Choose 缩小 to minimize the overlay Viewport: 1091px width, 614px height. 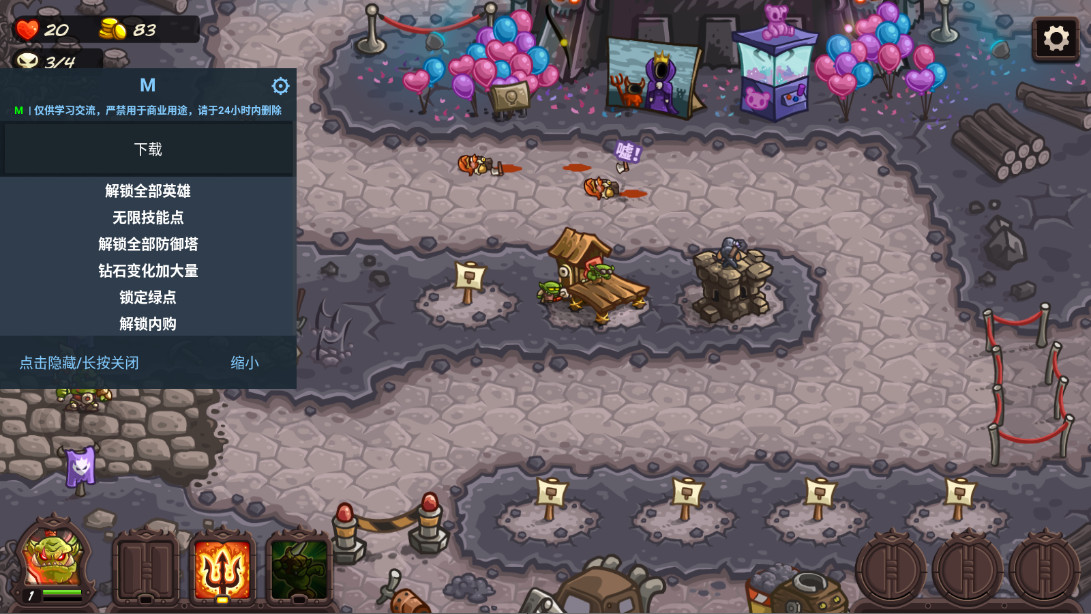pos(245,362)
